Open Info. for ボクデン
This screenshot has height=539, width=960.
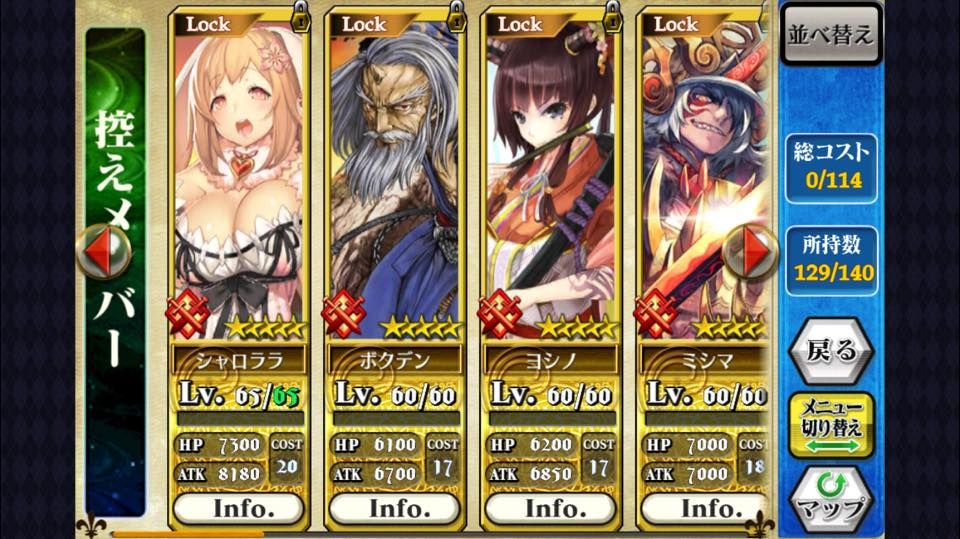[394, 508]
